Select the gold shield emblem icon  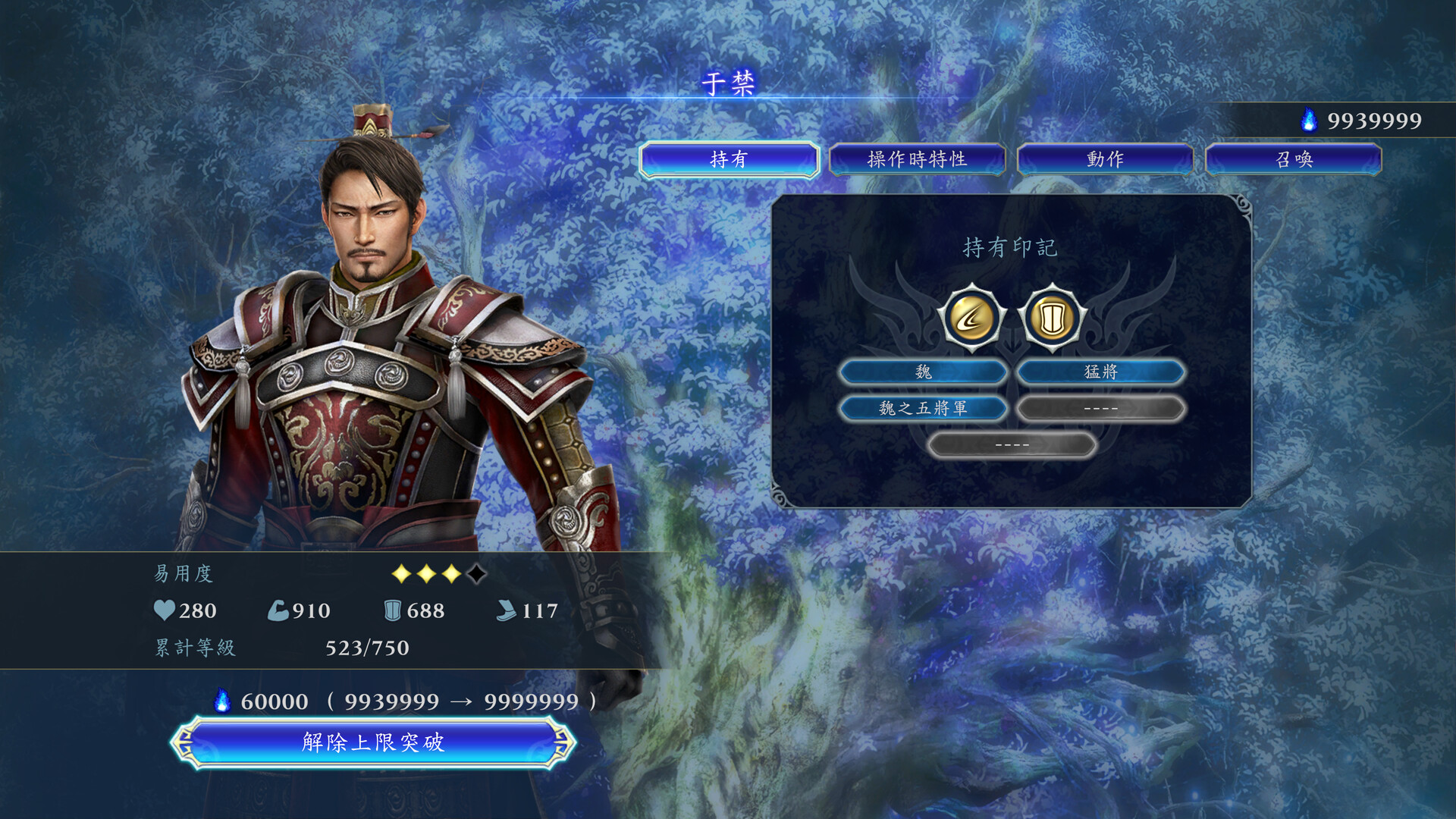pos(1052,318)
